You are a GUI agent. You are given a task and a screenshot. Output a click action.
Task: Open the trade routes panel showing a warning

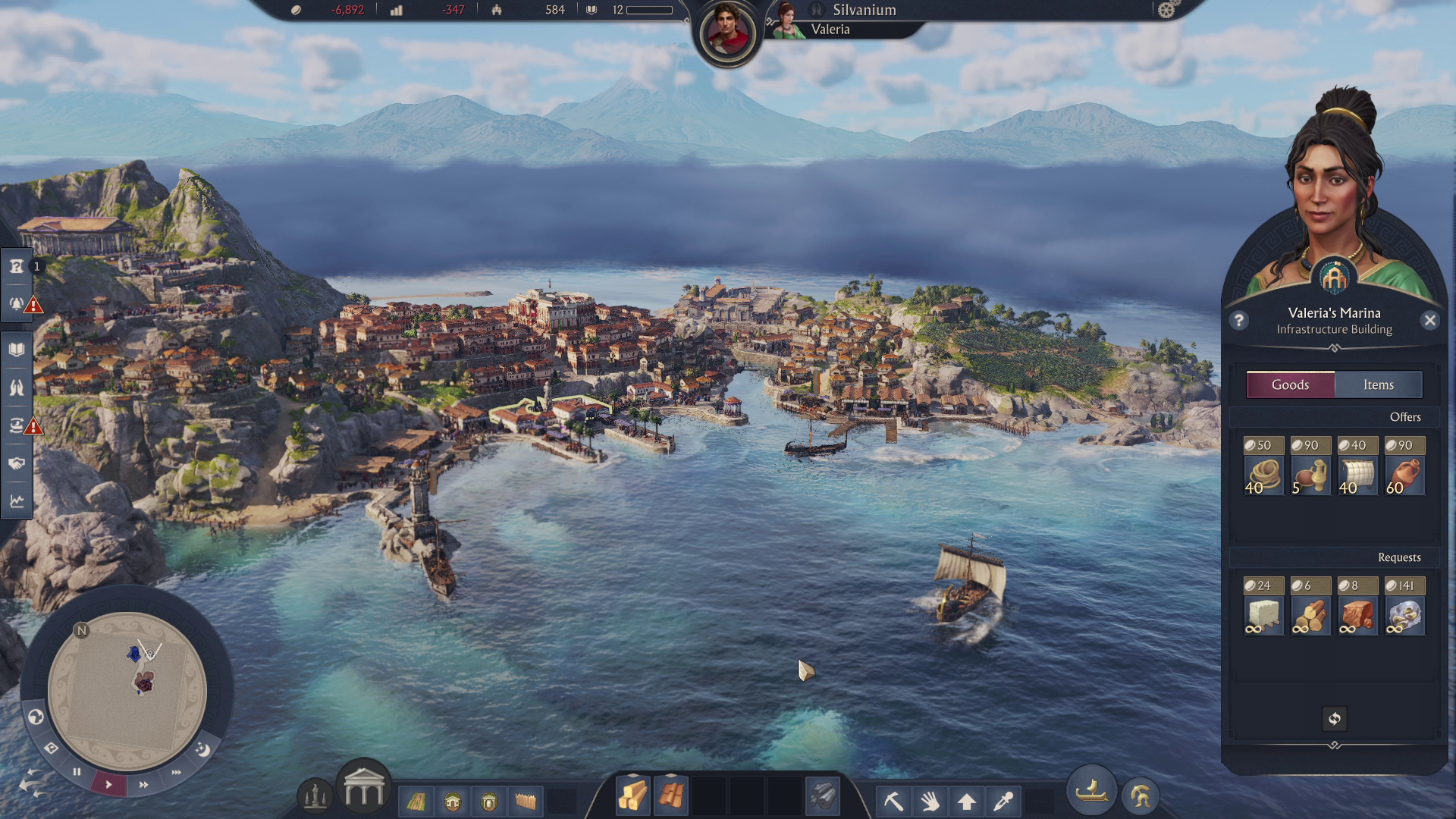pos(15,426)
